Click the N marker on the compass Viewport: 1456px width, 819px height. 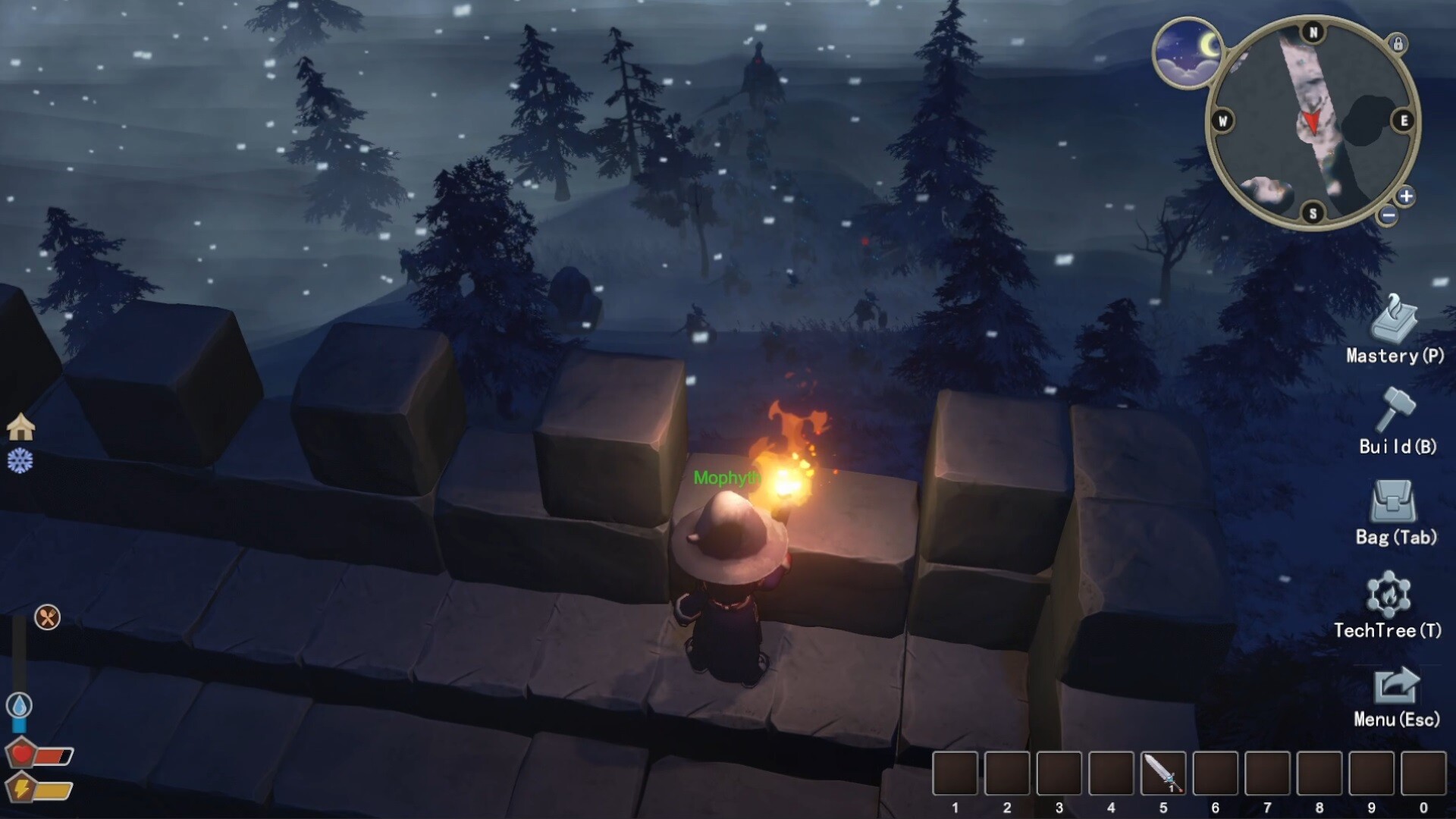click(x=1313, y=31)
